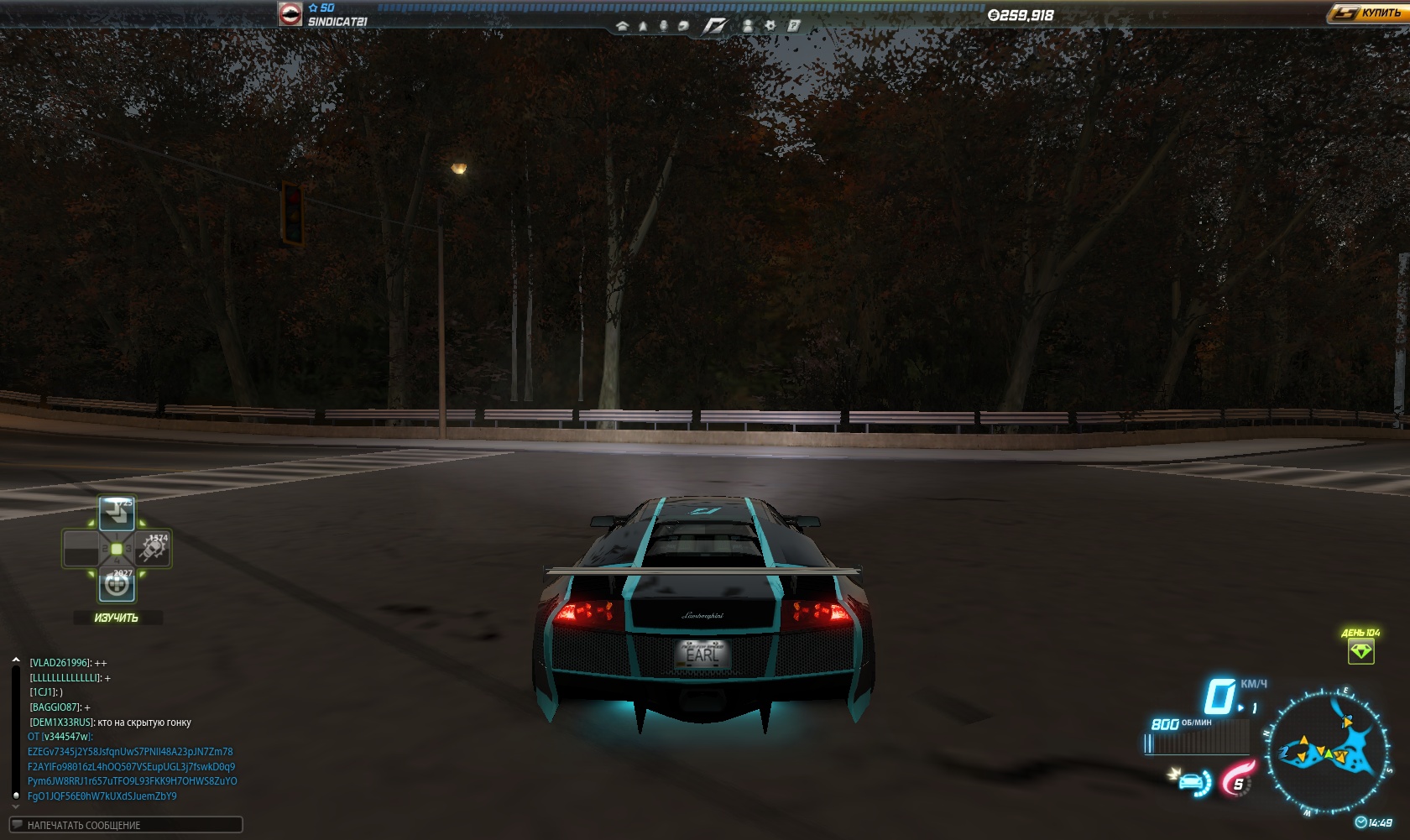Click the green gem ДЕНЬ 104 icon

(x=1360, y=651)
